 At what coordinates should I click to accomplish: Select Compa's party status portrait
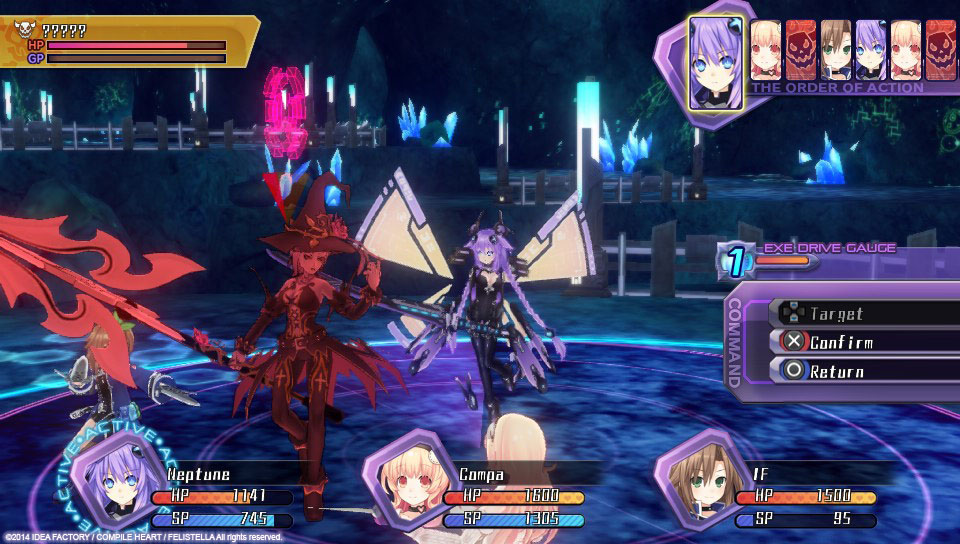click(402, 479)
